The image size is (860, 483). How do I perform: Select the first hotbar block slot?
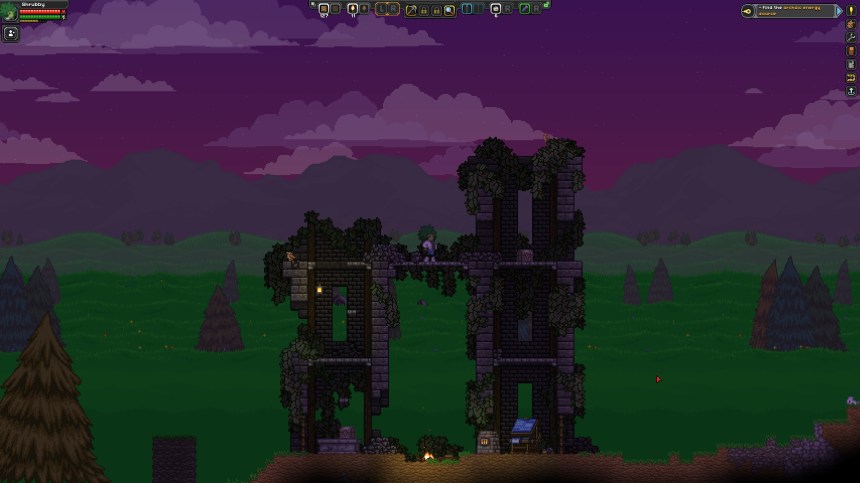click(x=323, y=9)
